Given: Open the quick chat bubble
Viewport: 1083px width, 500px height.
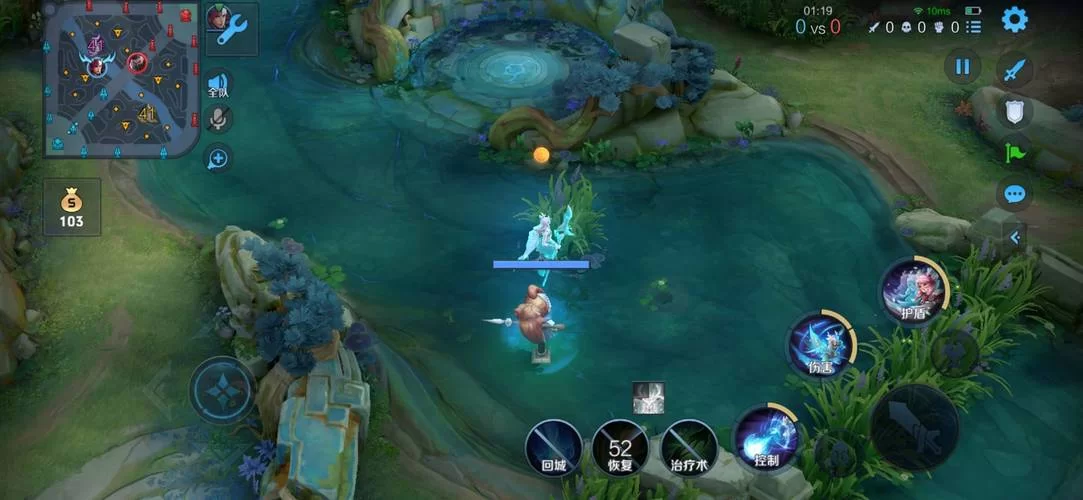Looking at the screenshot, I should (x=1015, y=194).
